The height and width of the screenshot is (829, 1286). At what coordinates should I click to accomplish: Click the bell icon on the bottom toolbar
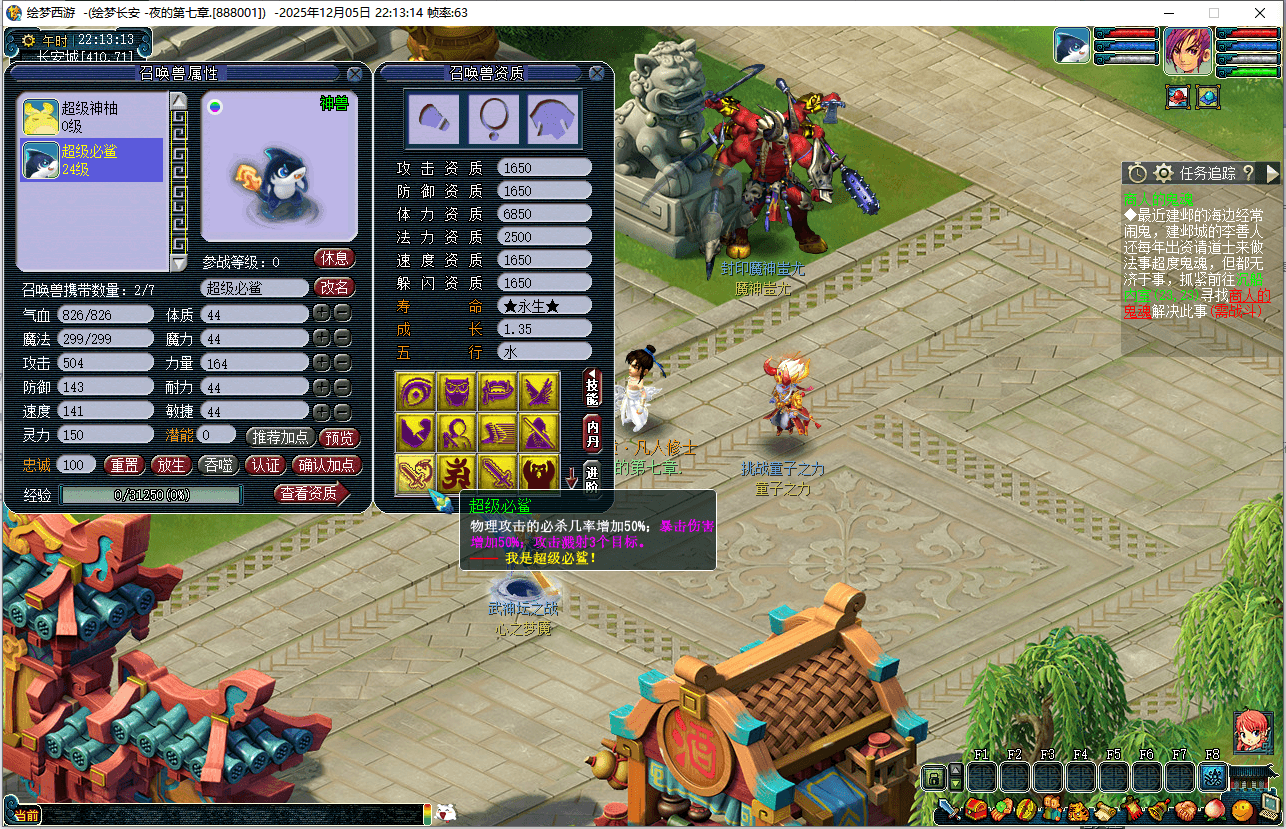1157,810
